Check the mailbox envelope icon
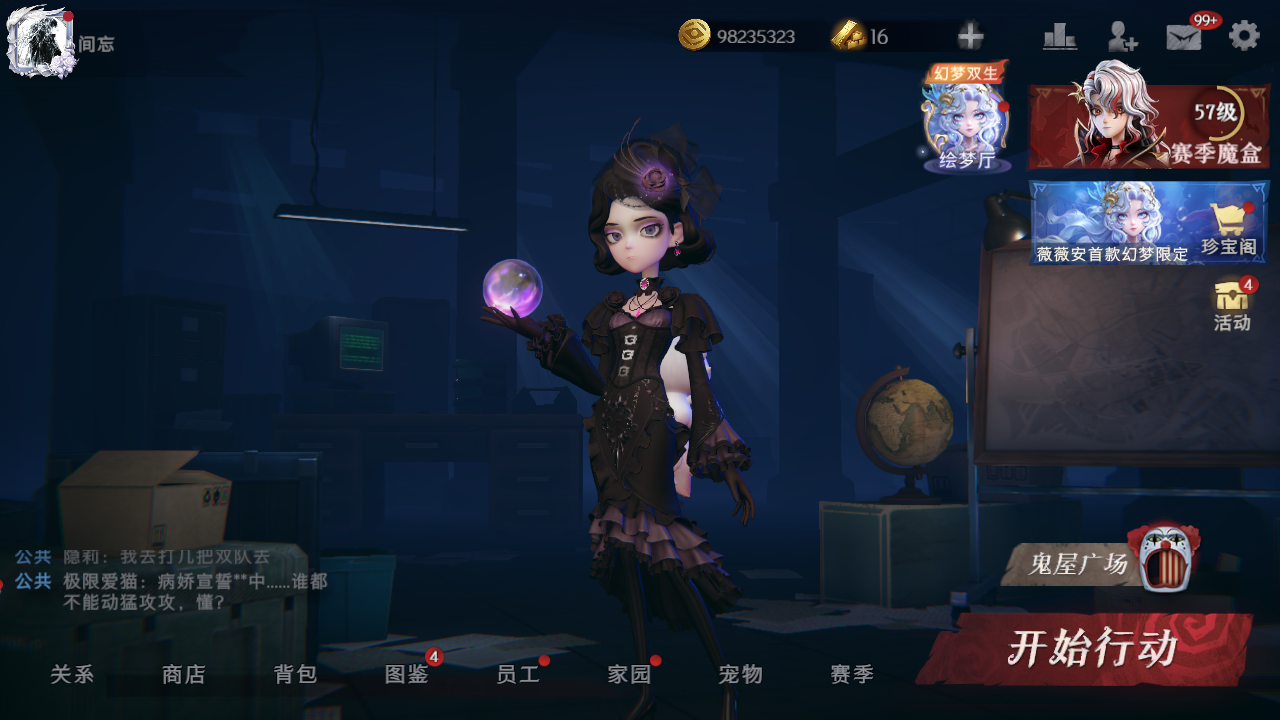1280x720 pixels. tap(1184, 37)
